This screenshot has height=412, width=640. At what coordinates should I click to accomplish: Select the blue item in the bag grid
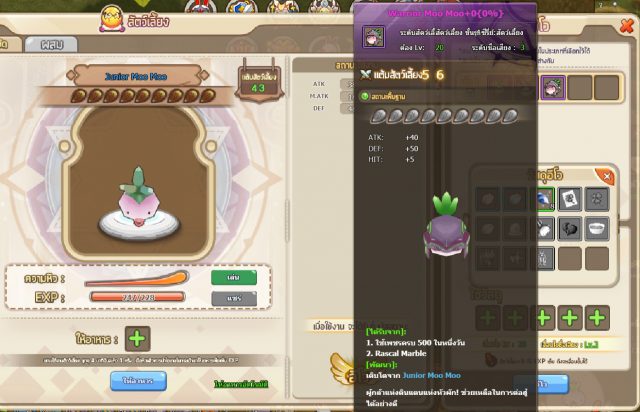[543, 200]
